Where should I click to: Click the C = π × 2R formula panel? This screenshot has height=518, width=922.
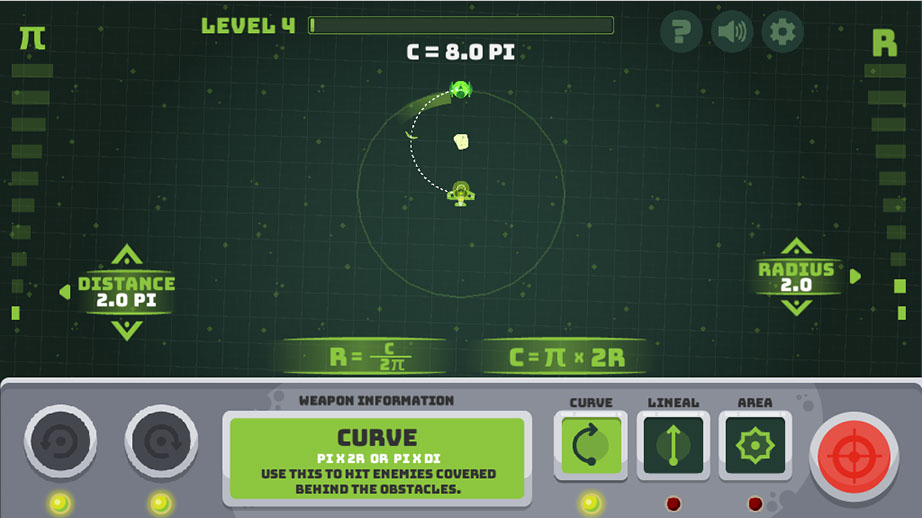point(566,357)
